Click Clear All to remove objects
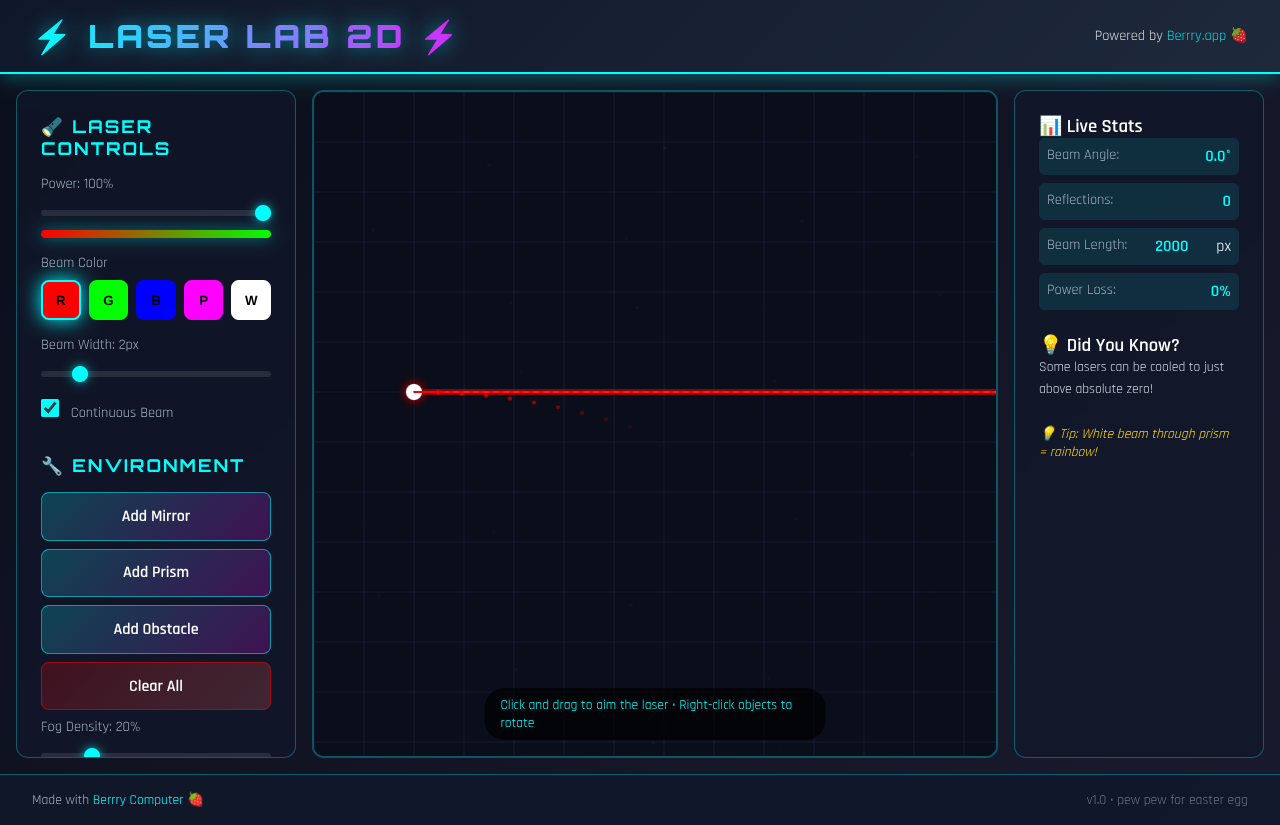This screenshot has height=825, width=1280. pyautogui.click(x=155, y=686)
